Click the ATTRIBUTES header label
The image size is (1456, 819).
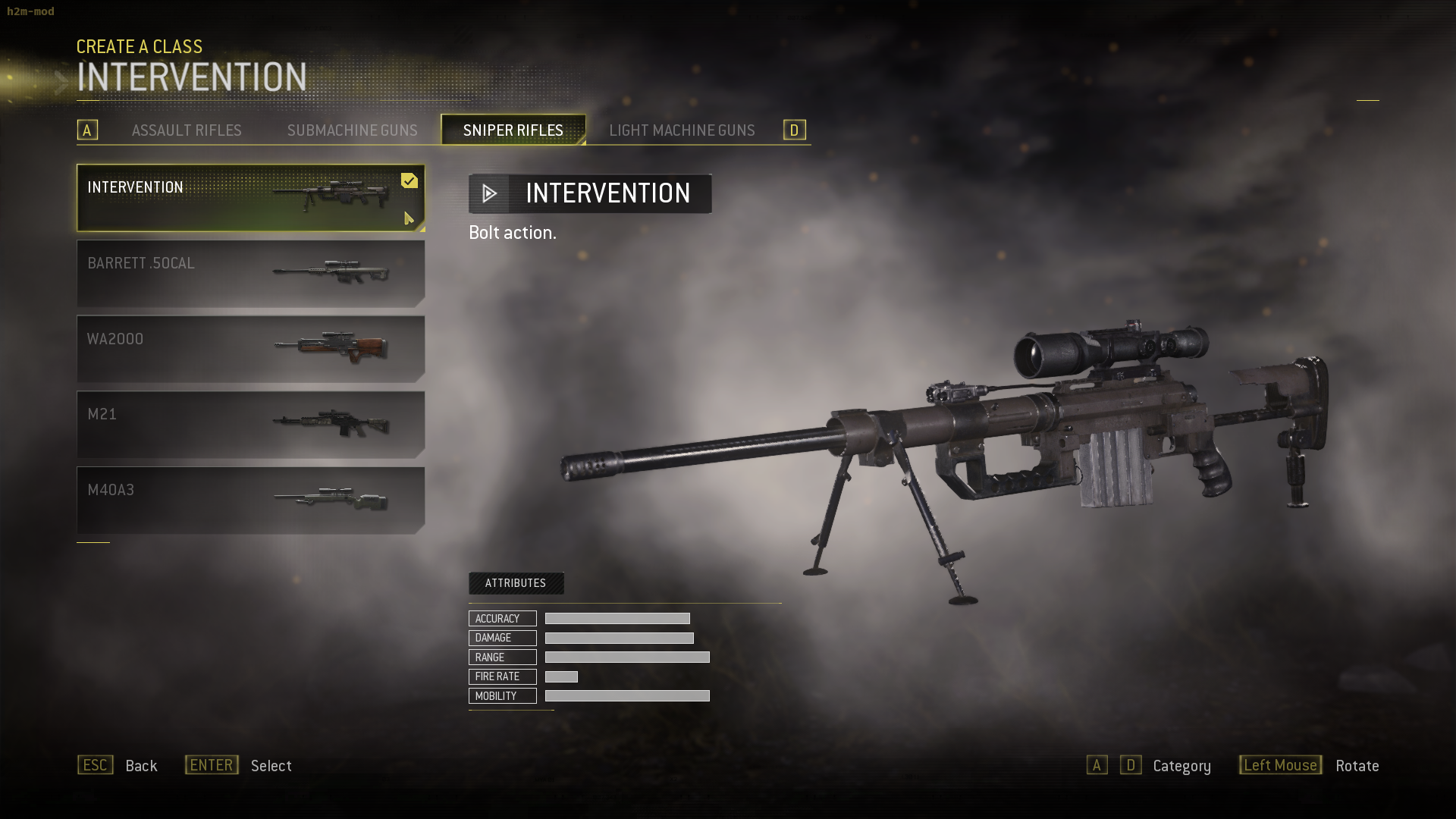pos(516,583)
